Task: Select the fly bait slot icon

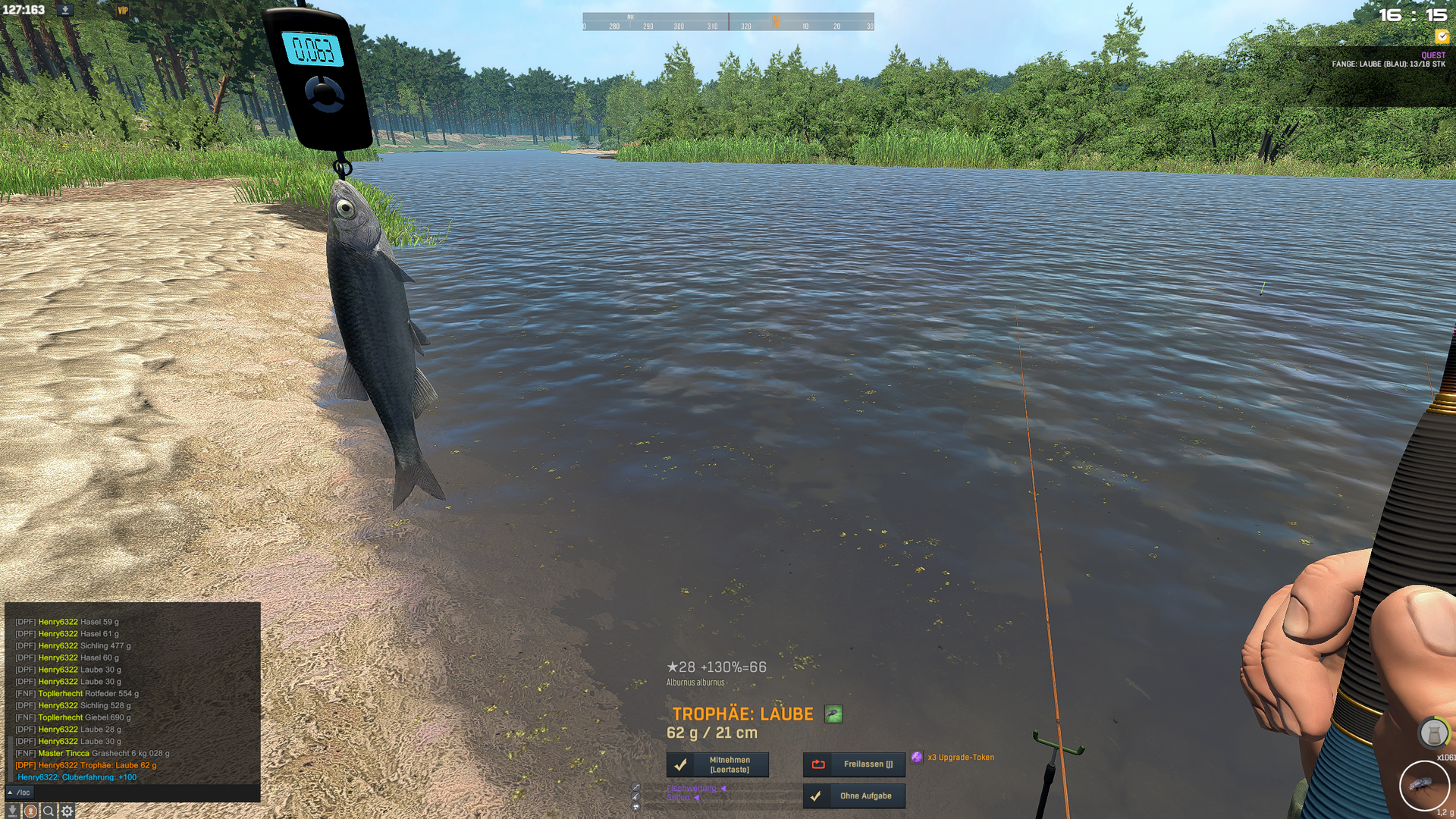Action: [x=1423, y=786]
